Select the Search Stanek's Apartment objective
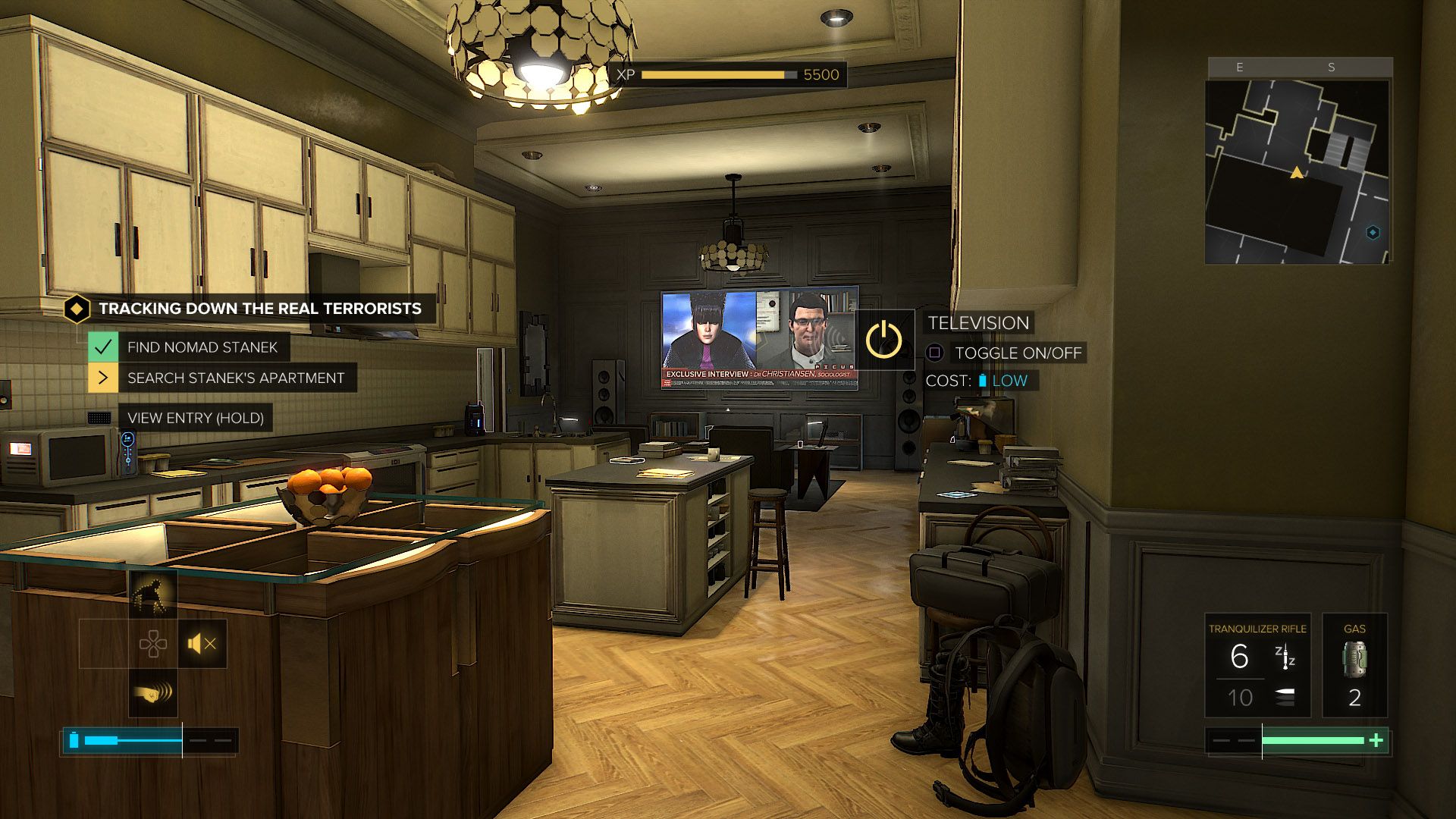The image size is (1456, 819). pos(235,378)
